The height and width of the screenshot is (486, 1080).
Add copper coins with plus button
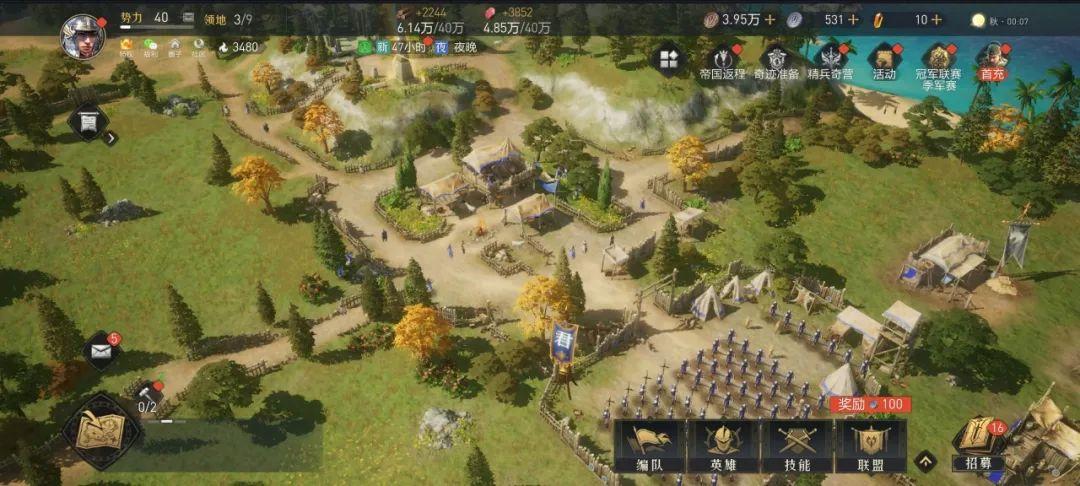click(770, 19)
